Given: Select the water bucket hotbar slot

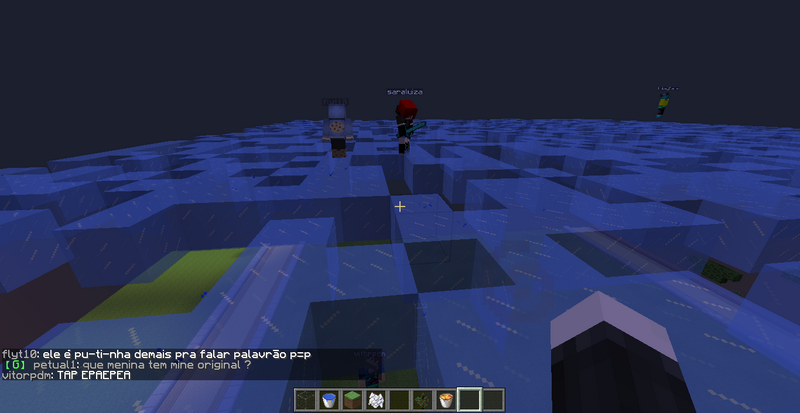Looking at the screenshot, I should coord(328,401).
